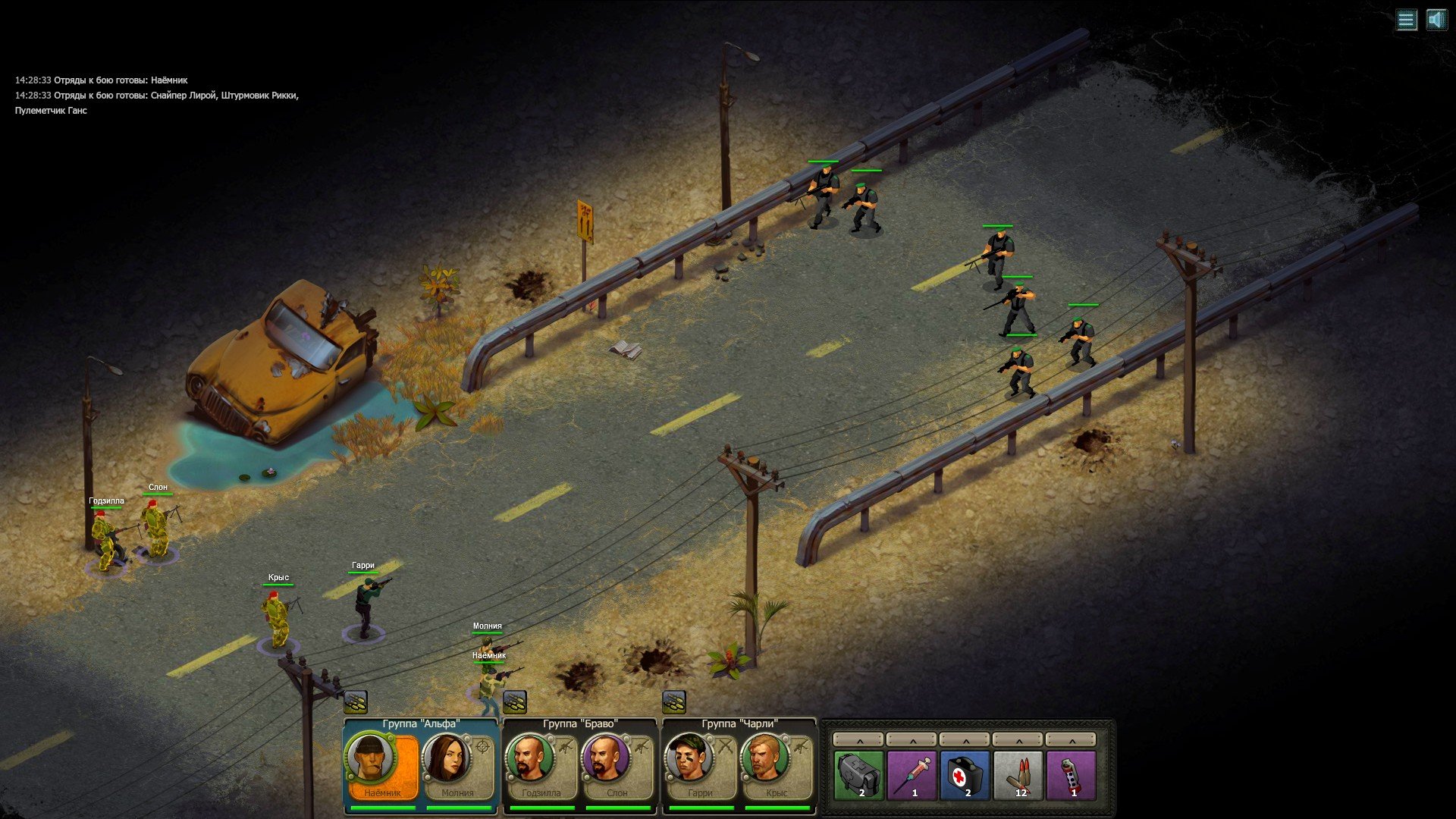Select the Группа "Браво" panel header
The height and width of the screenshot is (819, 1456).
coord(579,723)
